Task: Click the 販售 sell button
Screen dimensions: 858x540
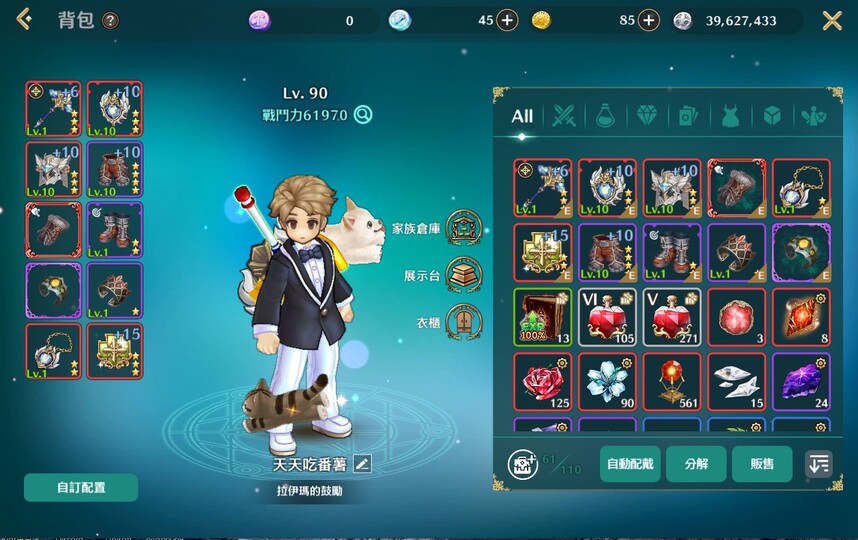Action: [762, 464]
